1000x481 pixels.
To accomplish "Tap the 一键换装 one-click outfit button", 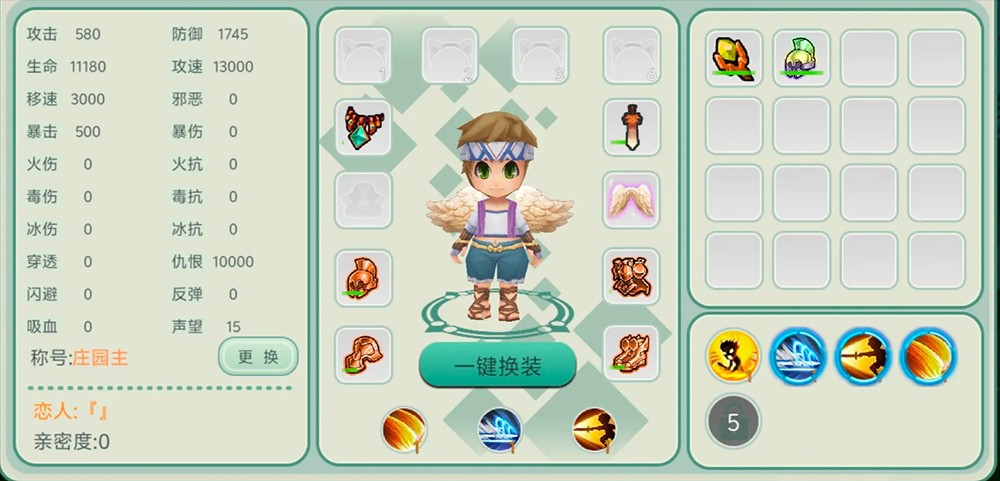I will [x=497, y=366].
